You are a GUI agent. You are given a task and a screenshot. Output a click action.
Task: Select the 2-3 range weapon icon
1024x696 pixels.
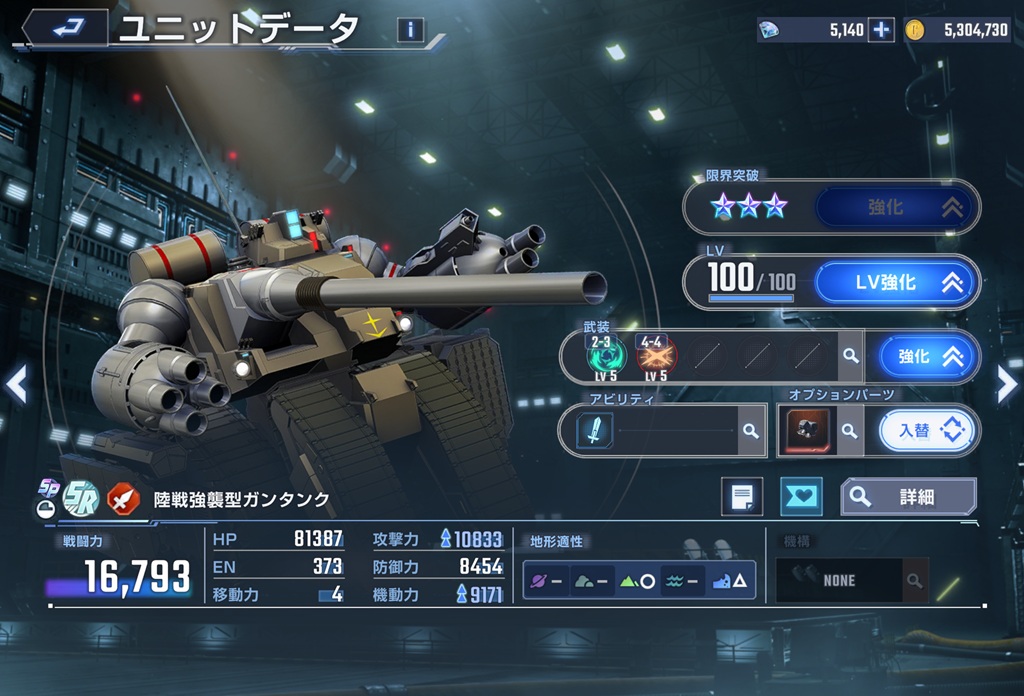[x=607, y=355]
